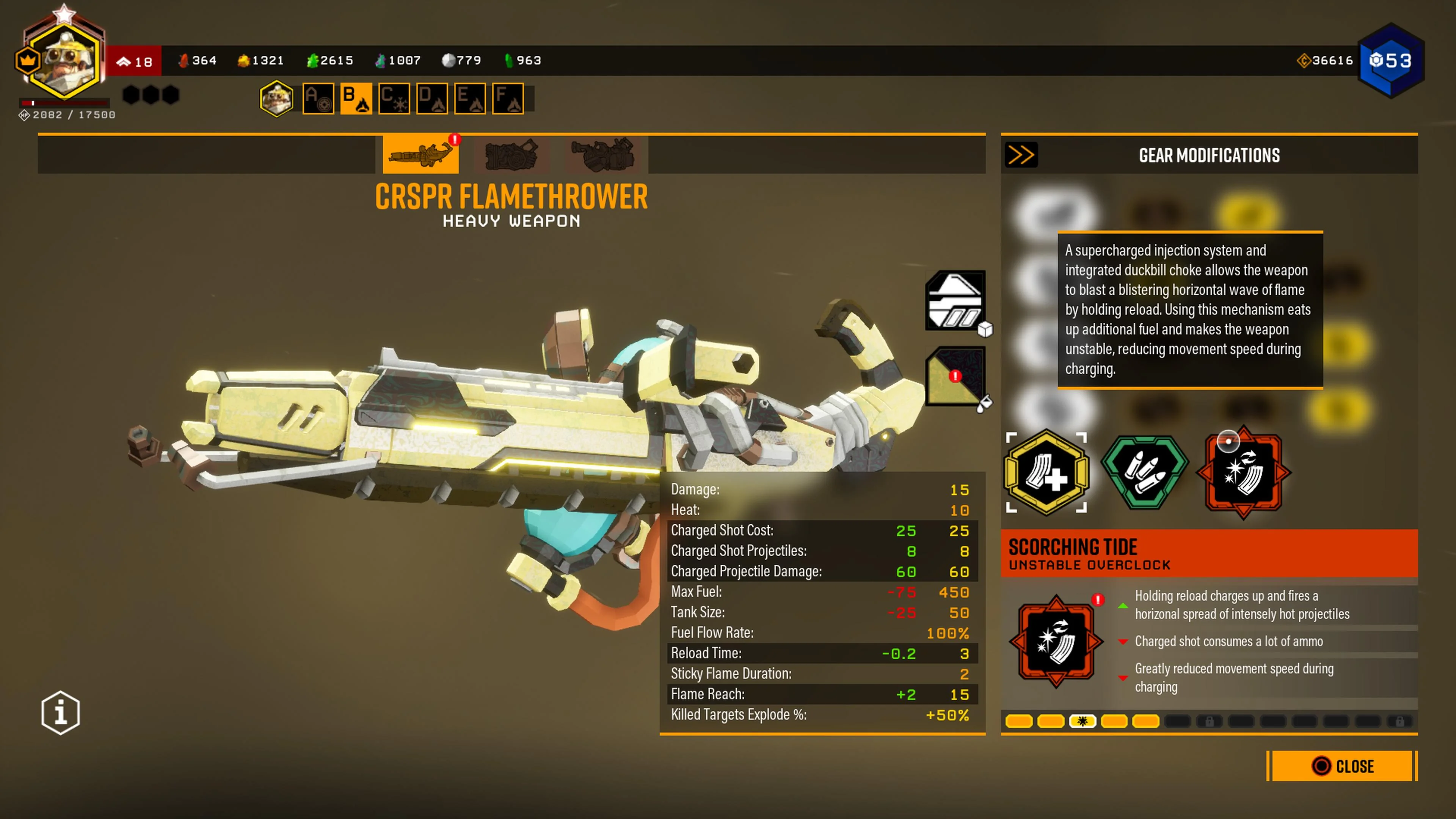1456x819 pixels.
Task: Choose loadout F
Action: coord(508,99)
